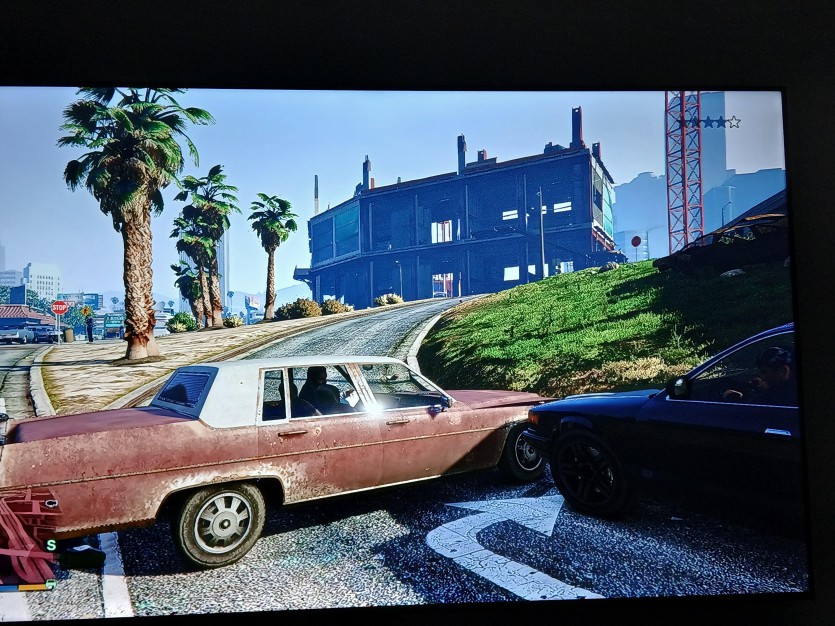Click the wanted level stars

(x=709, y=122)
